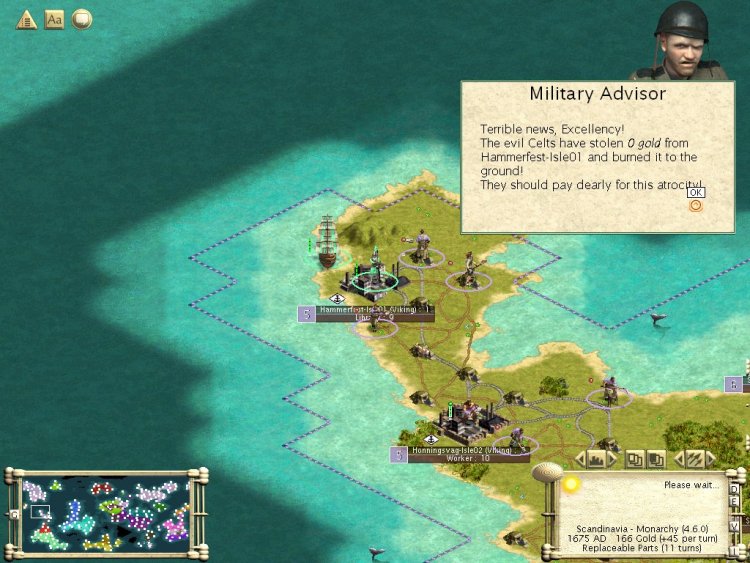Screen dimensions: 750x563
Task: Open the city view skyline button
Action: (598, 459)
